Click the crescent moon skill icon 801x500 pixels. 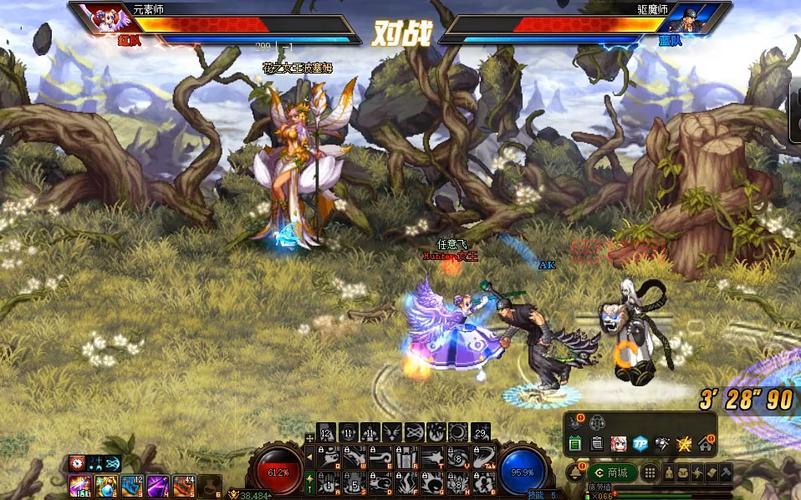[457, 432]
